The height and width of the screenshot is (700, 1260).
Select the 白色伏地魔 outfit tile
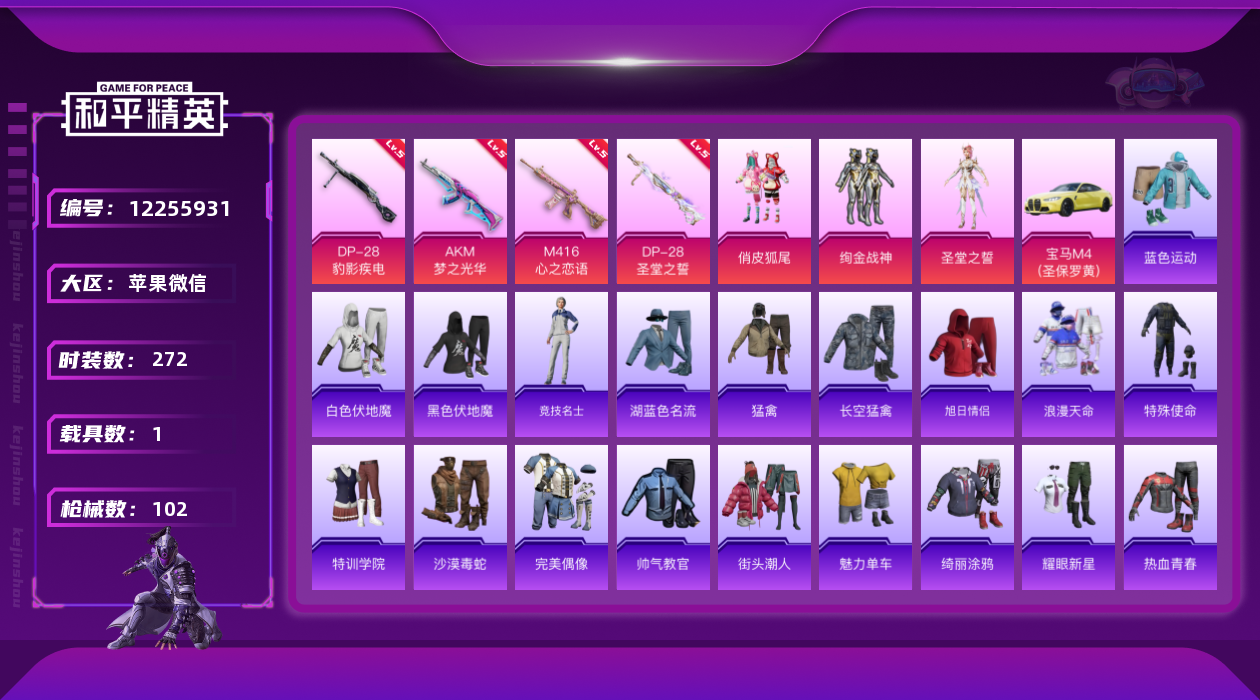[358, 364]
